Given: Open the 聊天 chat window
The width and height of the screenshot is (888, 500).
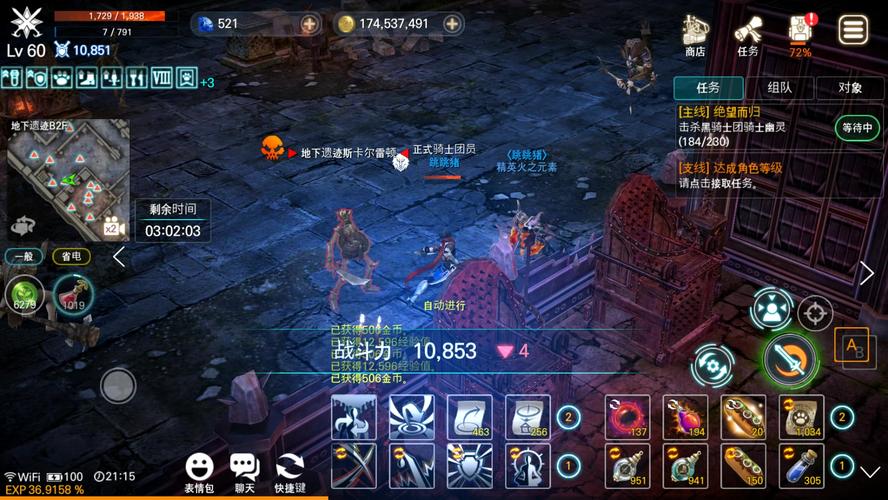Looking at the screenshot, I should pos(245,472).
